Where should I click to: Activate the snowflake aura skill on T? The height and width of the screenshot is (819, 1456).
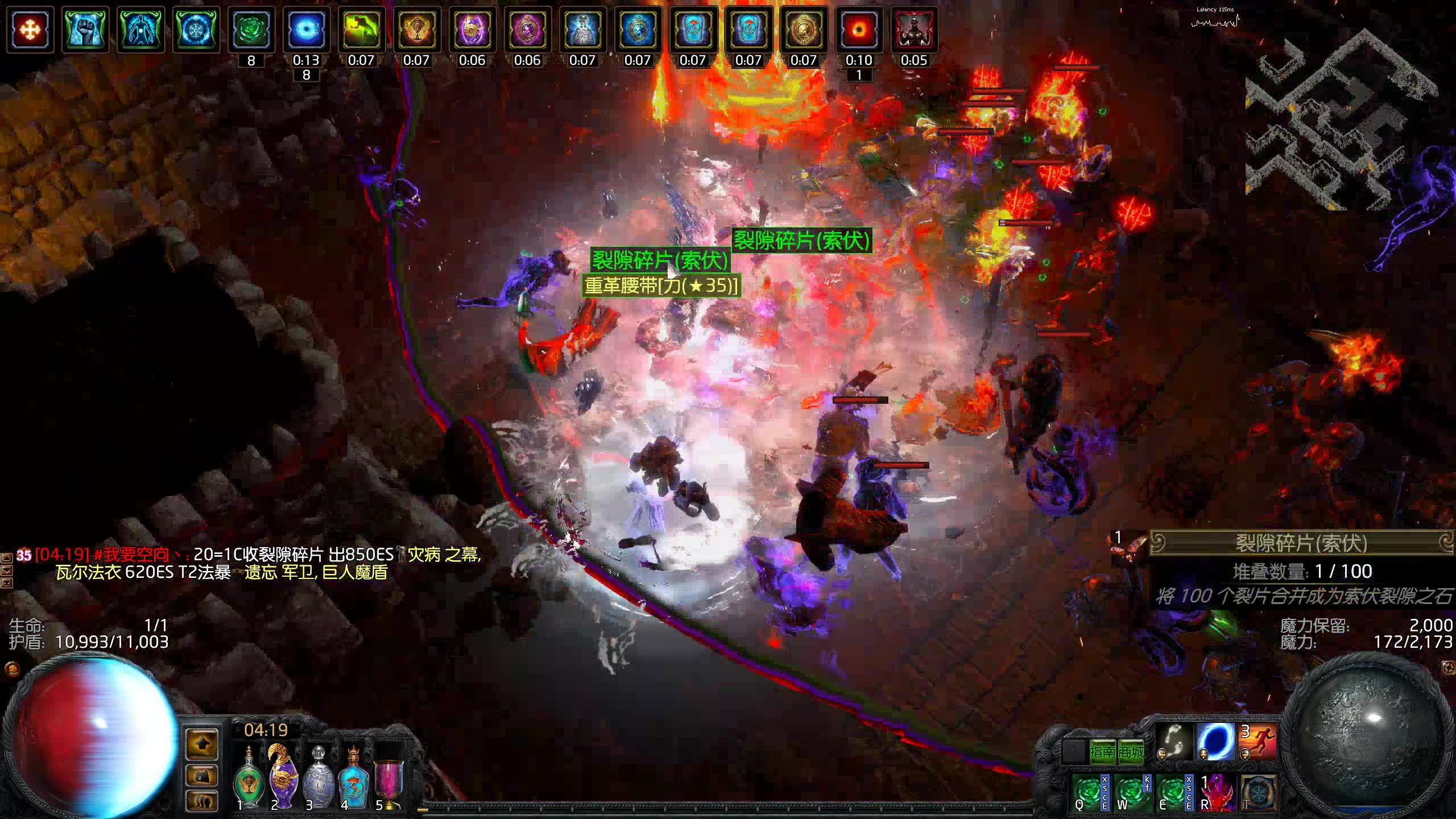coord(1258,792)
